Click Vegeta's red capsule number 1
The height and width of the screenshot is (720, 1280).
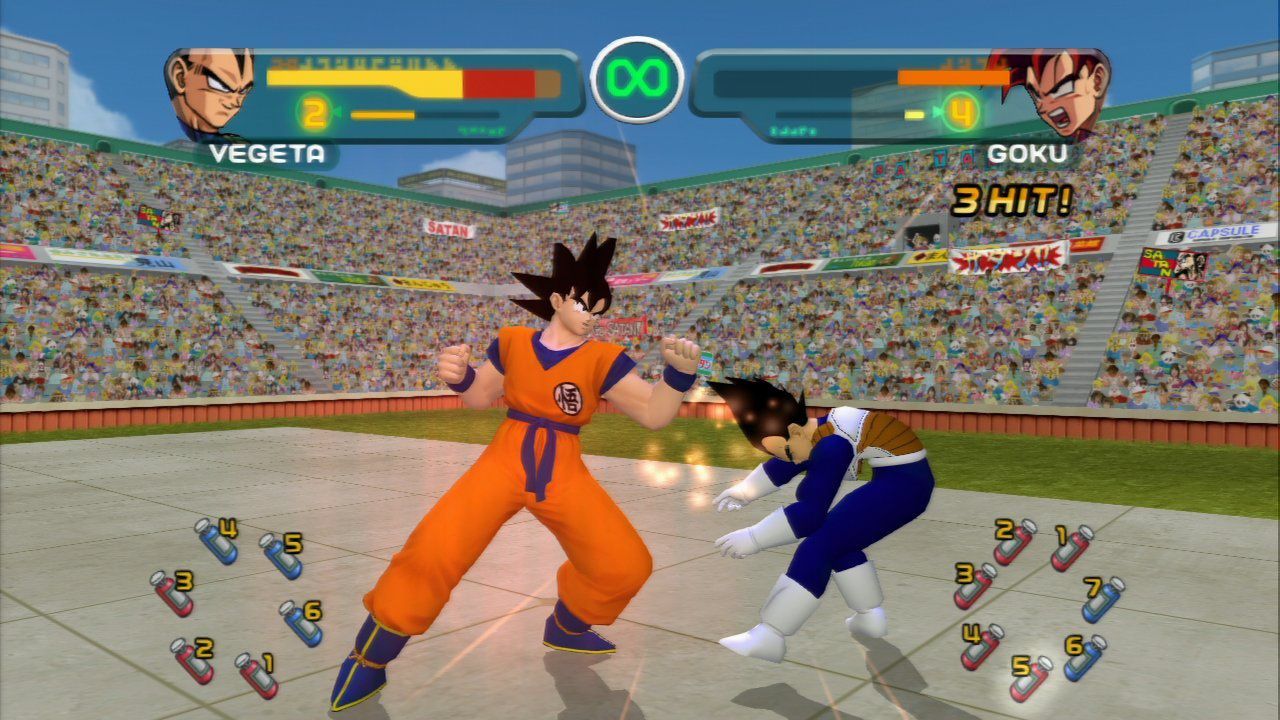pyautogui.click(x=257, y=675)
